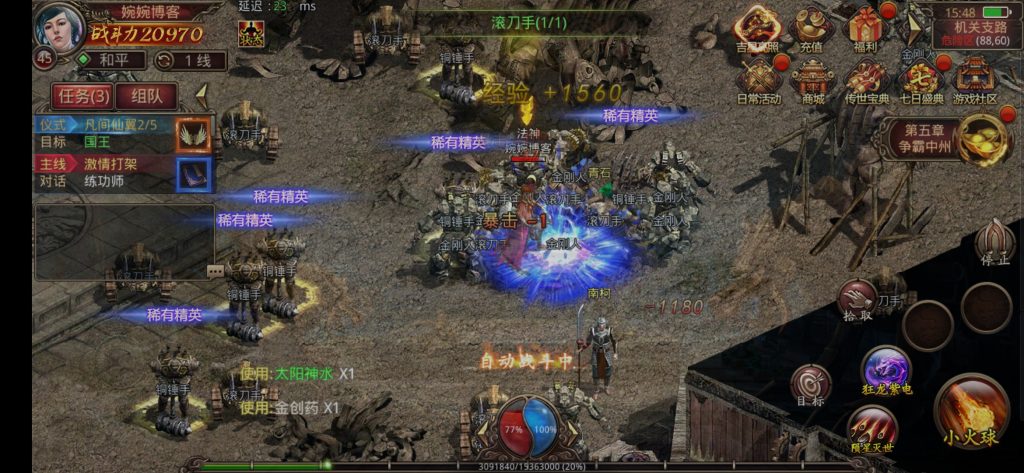Cast the 狂龙紫电 skill
Image resolution: width=1024 pixels, height=473 pixels.
[x=885, y=368]
